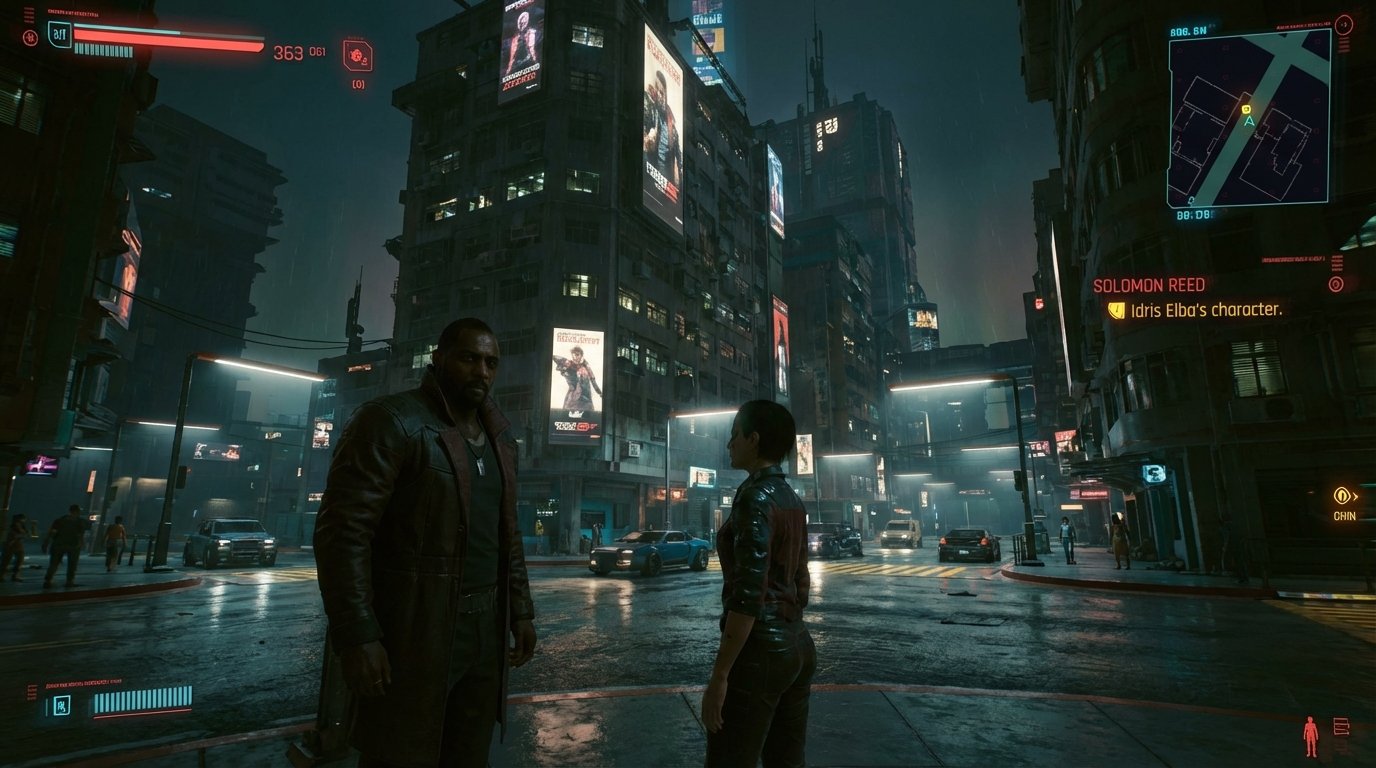Click the ammo counter showing 363
Image resolution: width=1376 pixels, height=768 pixels.
coord(289,52)
